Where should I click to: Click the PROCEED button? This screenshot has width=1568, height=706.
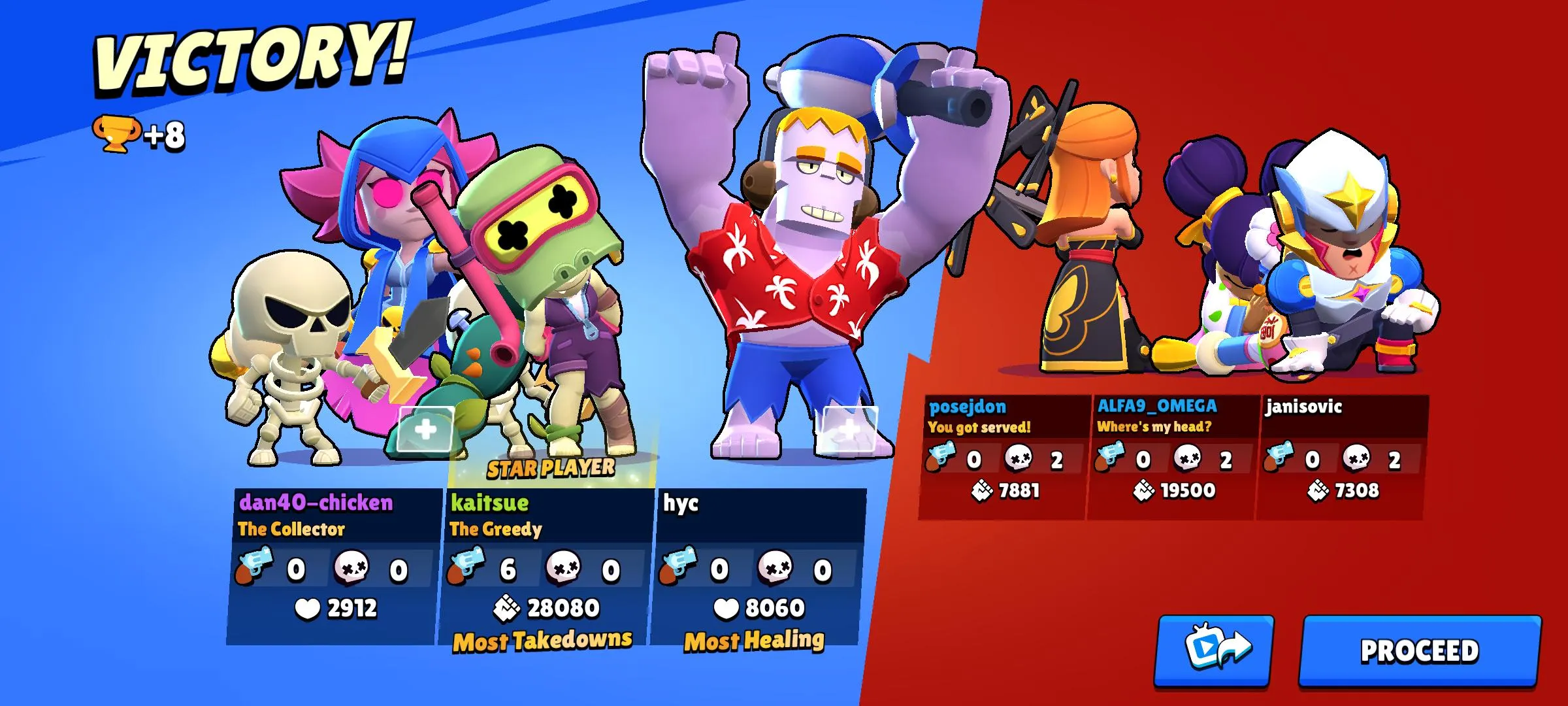[x=1419, y=651]
